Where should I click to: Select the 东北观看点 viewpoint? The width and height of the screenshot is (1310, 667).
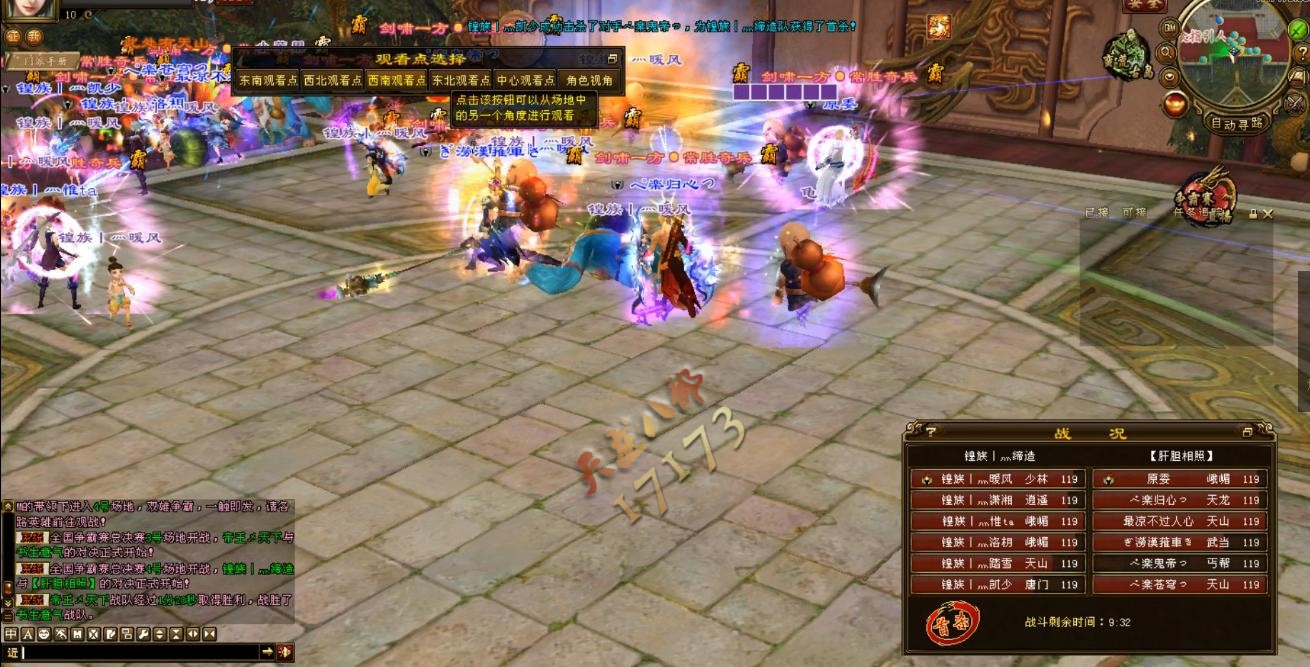pos(461,80)
